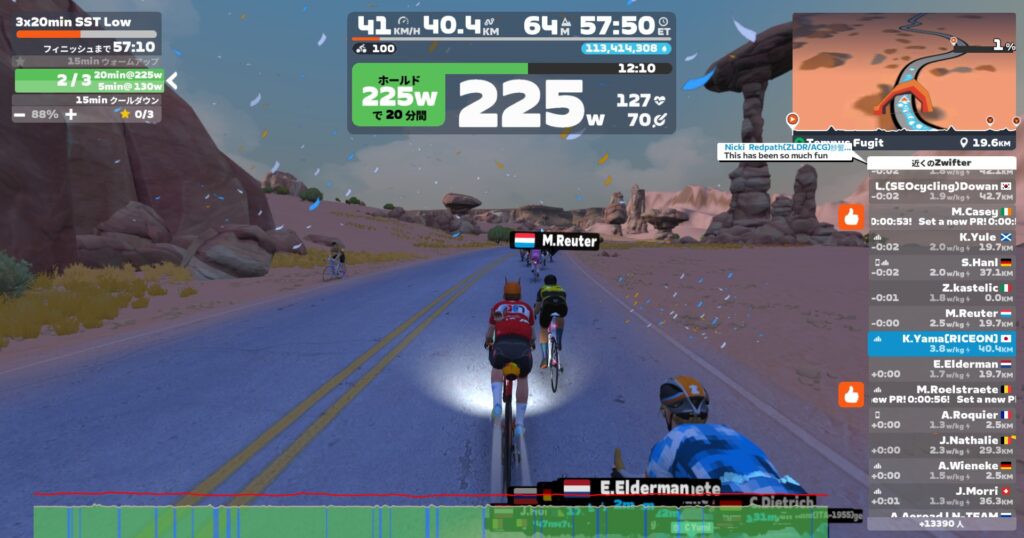
Task: Increase workout intensity with the plus button
Action: (70, 114)
